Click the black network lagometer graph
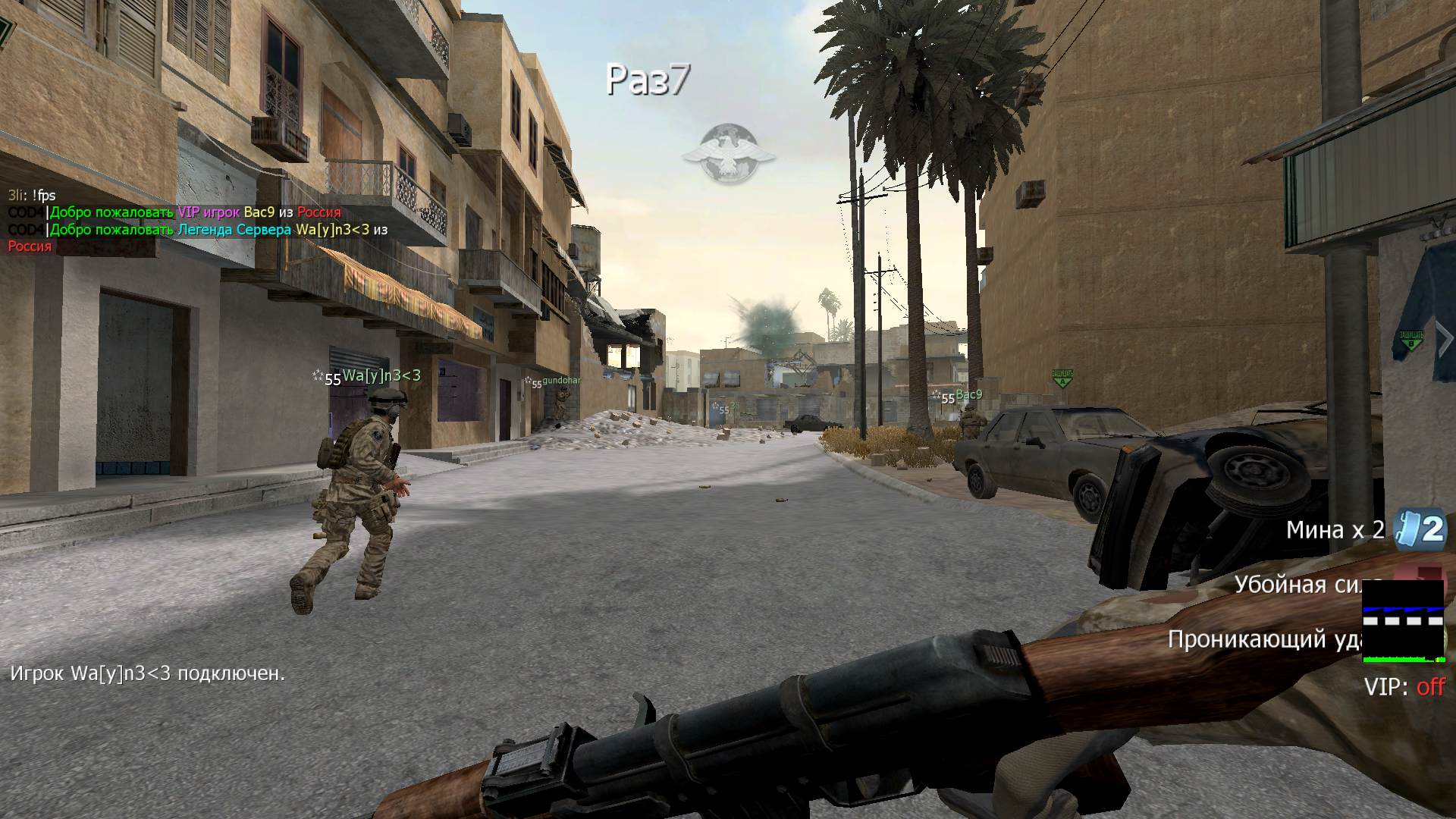The width and height of the screenshot is (1456, 819). 1403,621
